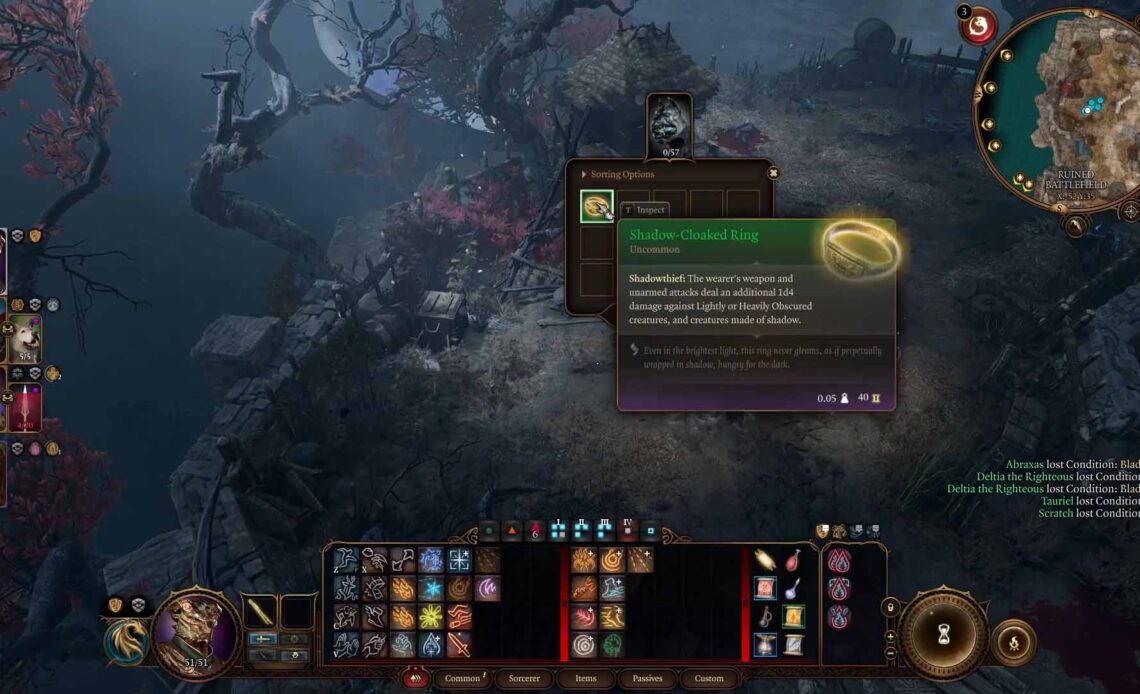Image resolution: width=1140 pixels, height=694 pixels.
Task: Click the end turn hourglass button
Action: [942, 634]
